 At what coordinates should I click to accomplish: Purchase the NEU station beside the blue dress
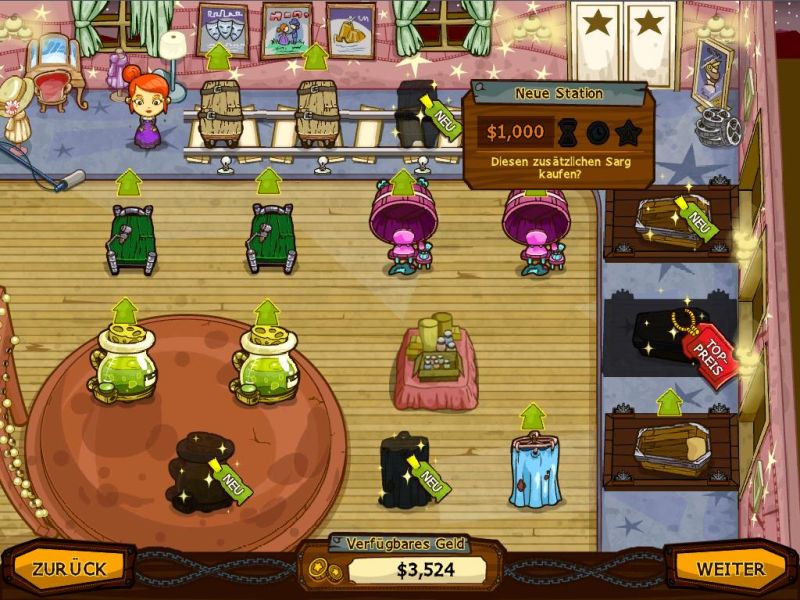pos(405,468)
